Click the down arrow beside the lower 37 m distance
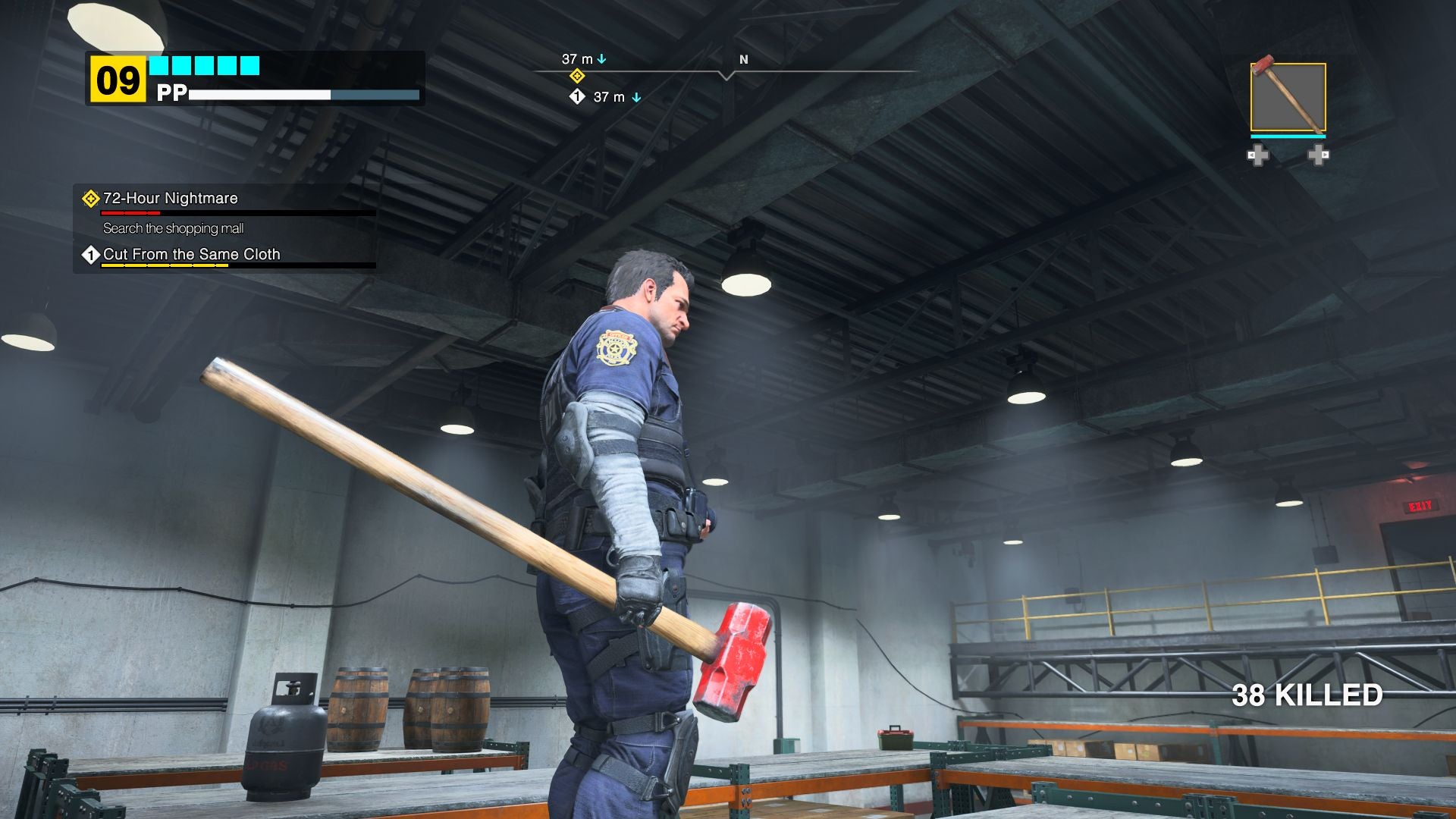Viewport: 1456px width, 819px height. point(635,97)
